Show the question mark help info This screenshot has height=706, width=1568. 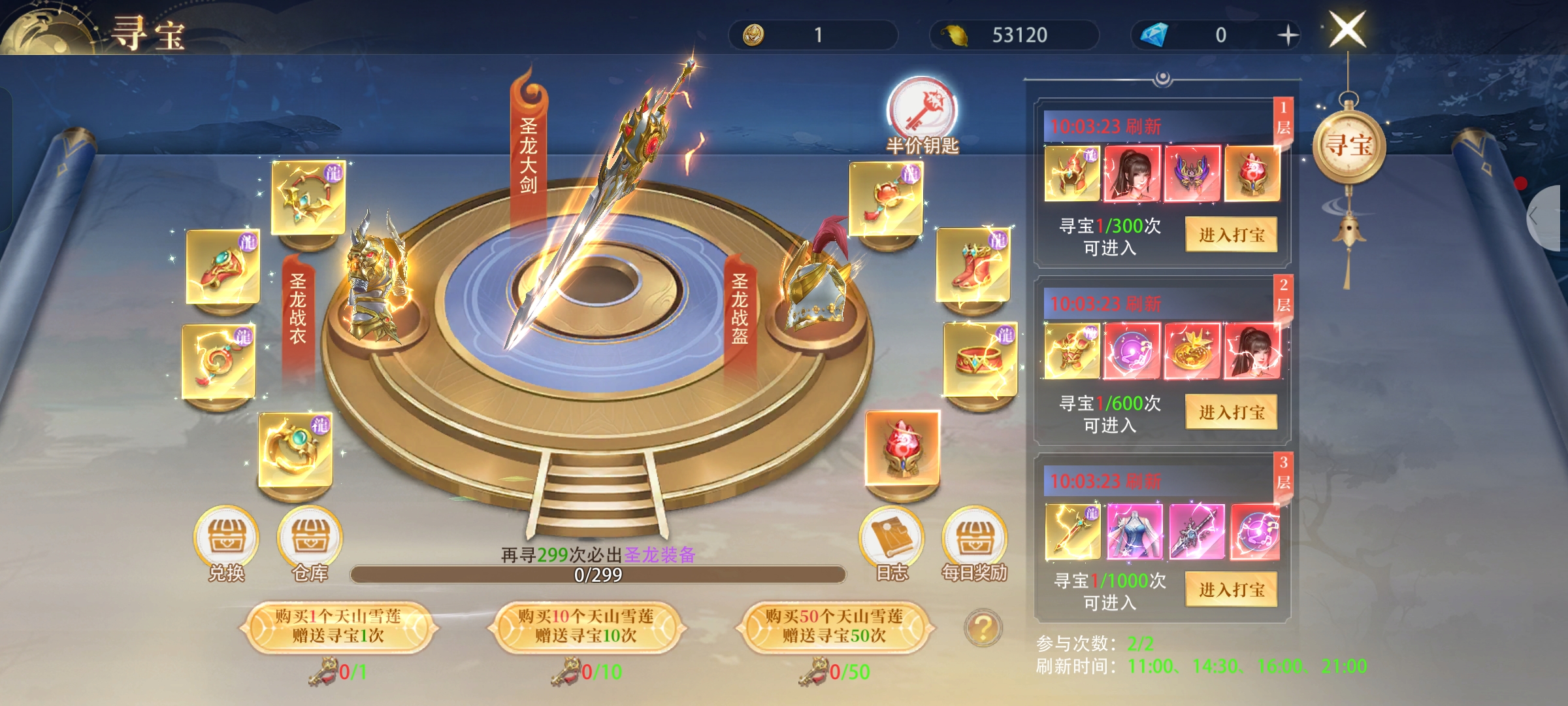[x=983, y=628]
